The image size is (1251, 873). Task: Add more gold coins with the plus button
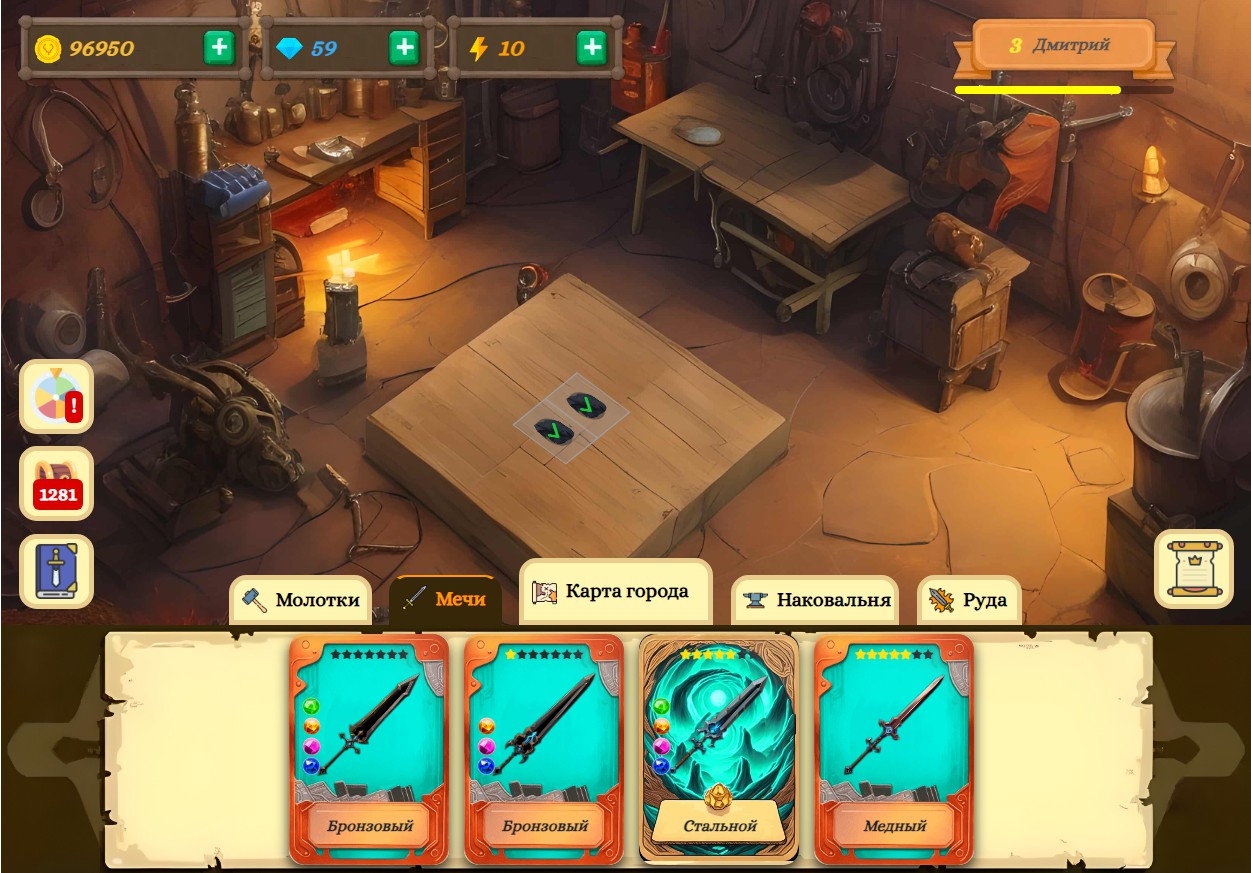coord(220,48)
